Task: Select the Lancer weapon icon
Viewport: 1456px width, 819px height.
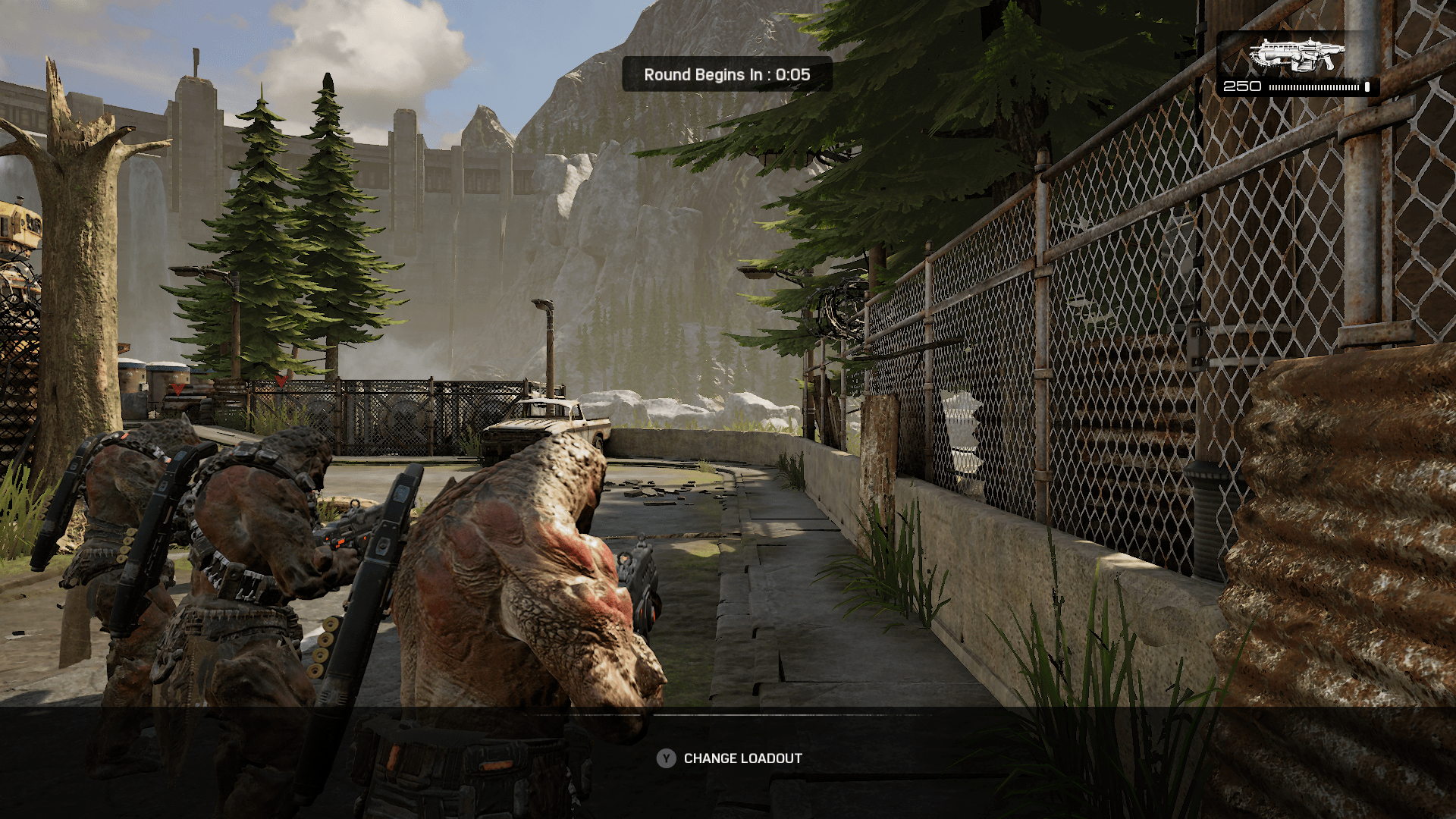Action: point(1297,55)
